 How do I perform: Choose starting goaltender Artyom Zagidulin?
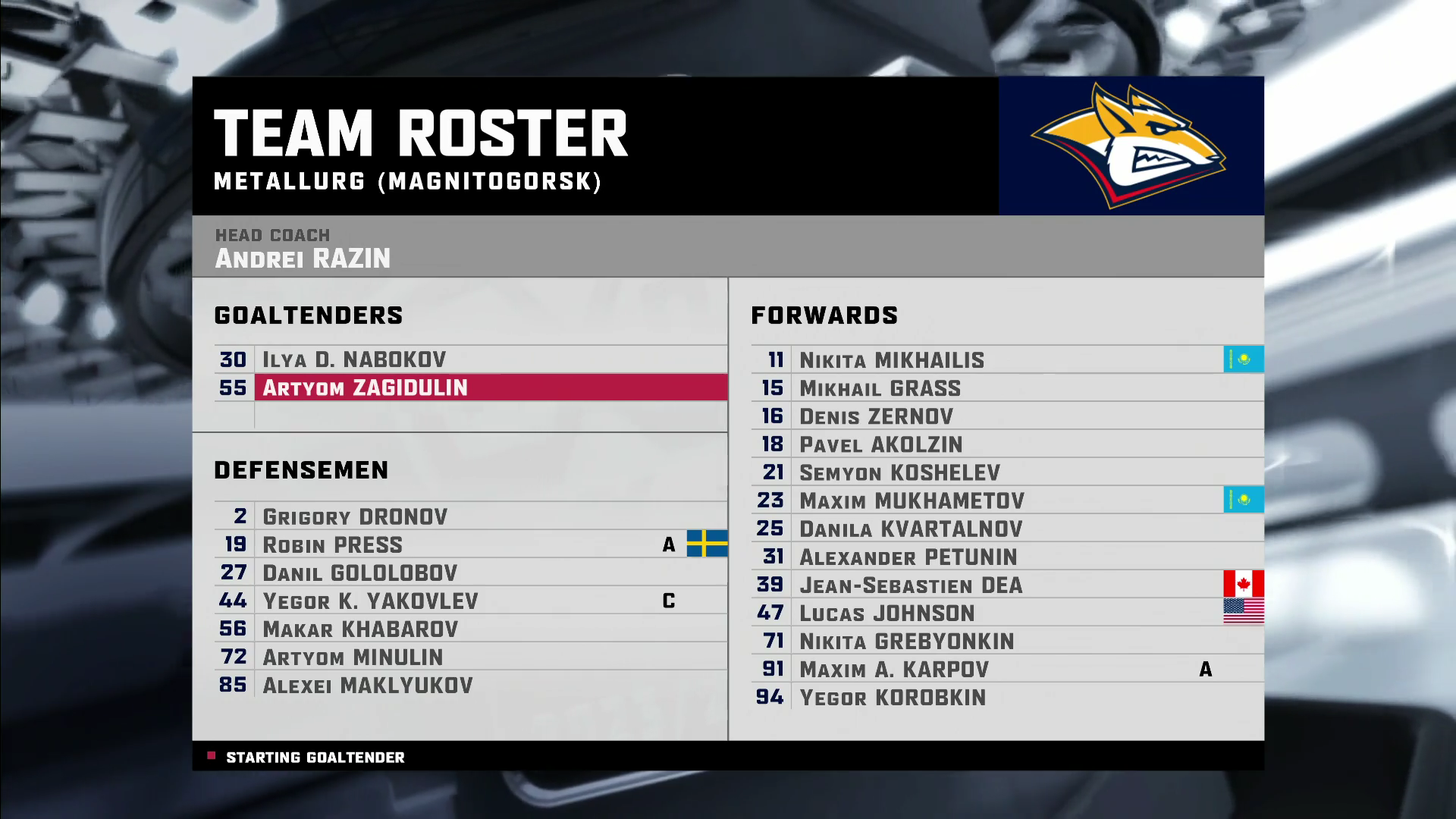(365, 388)
